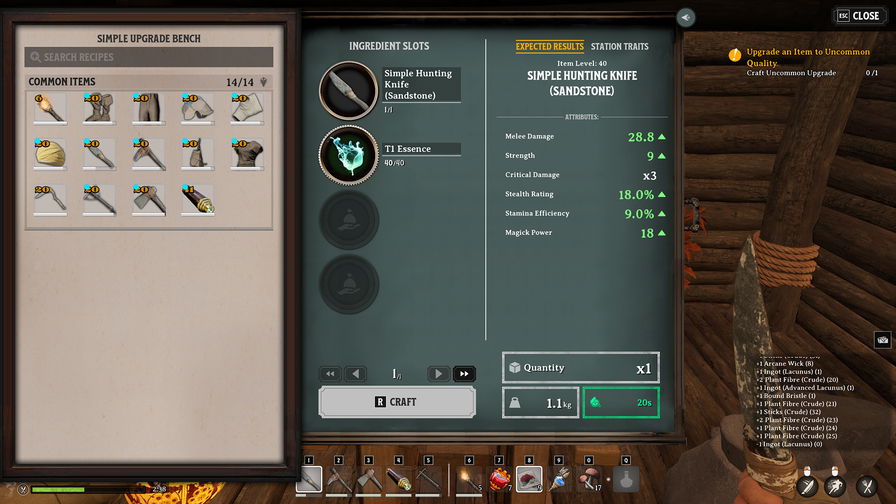Pick the head wrap recipe

point(49,154)
